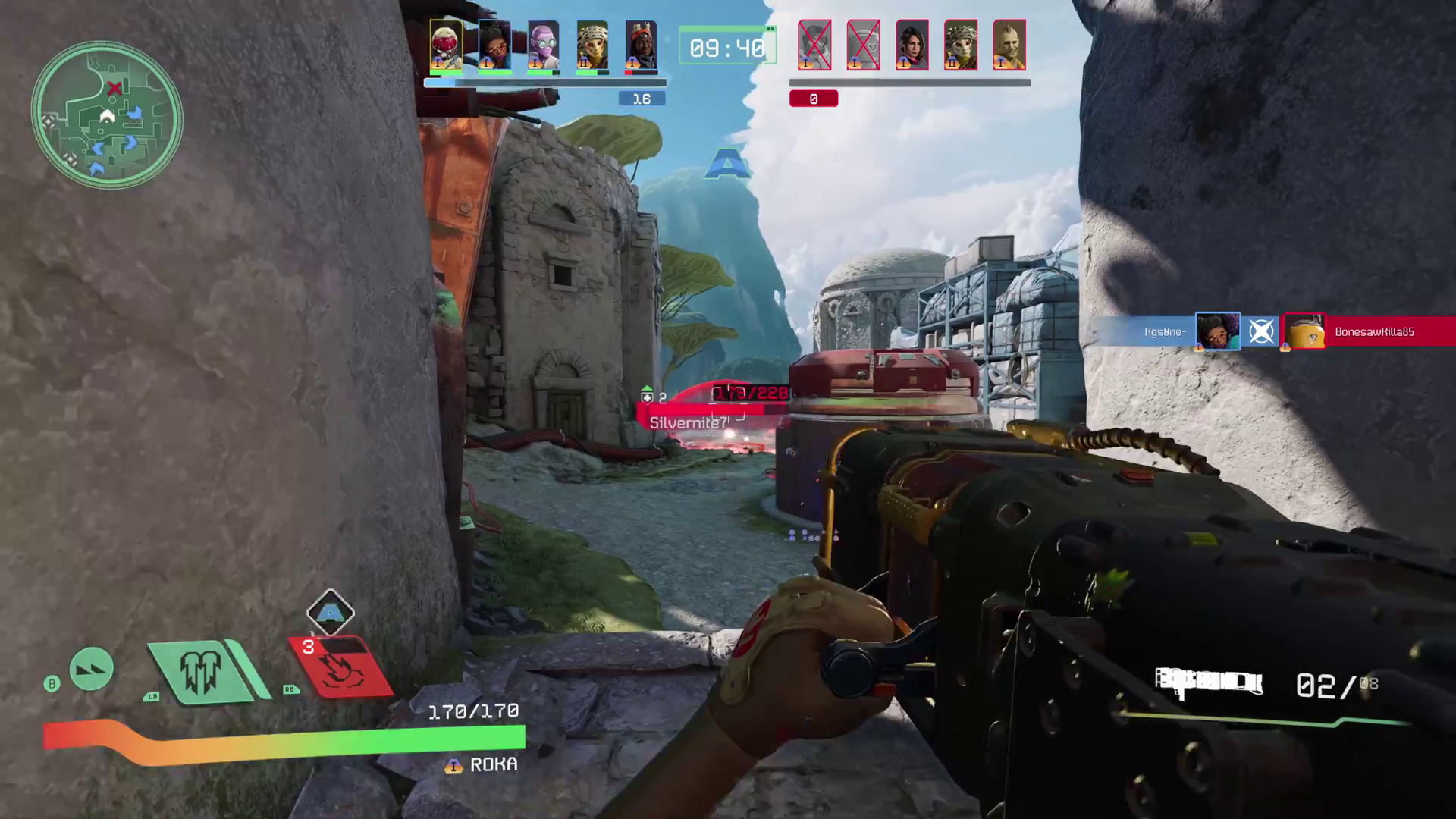Select the floating blue A objective marker

coord(727,164)
